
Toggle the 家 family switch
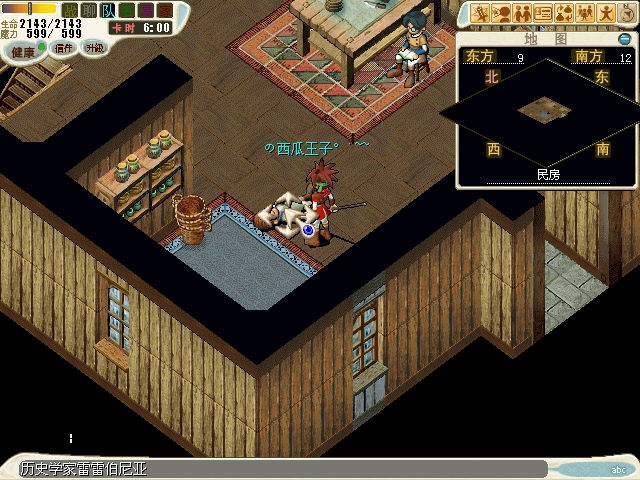coord(165,10)
